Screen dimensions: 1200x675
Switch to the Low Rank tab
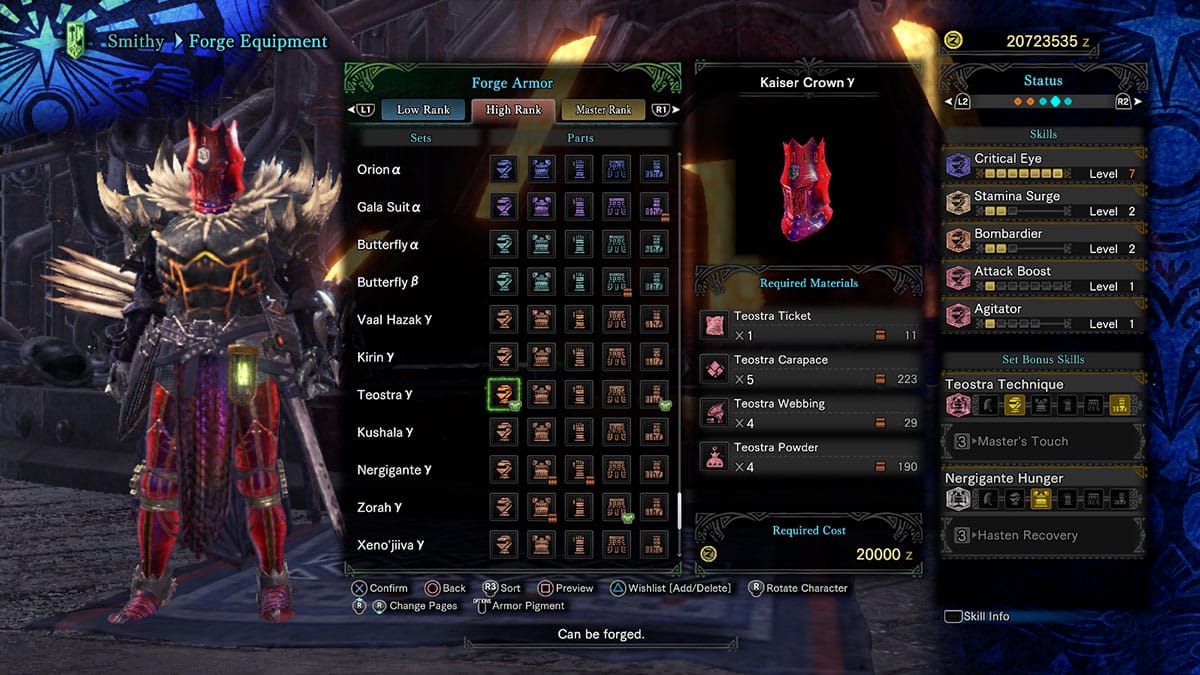tap(423, 110)
